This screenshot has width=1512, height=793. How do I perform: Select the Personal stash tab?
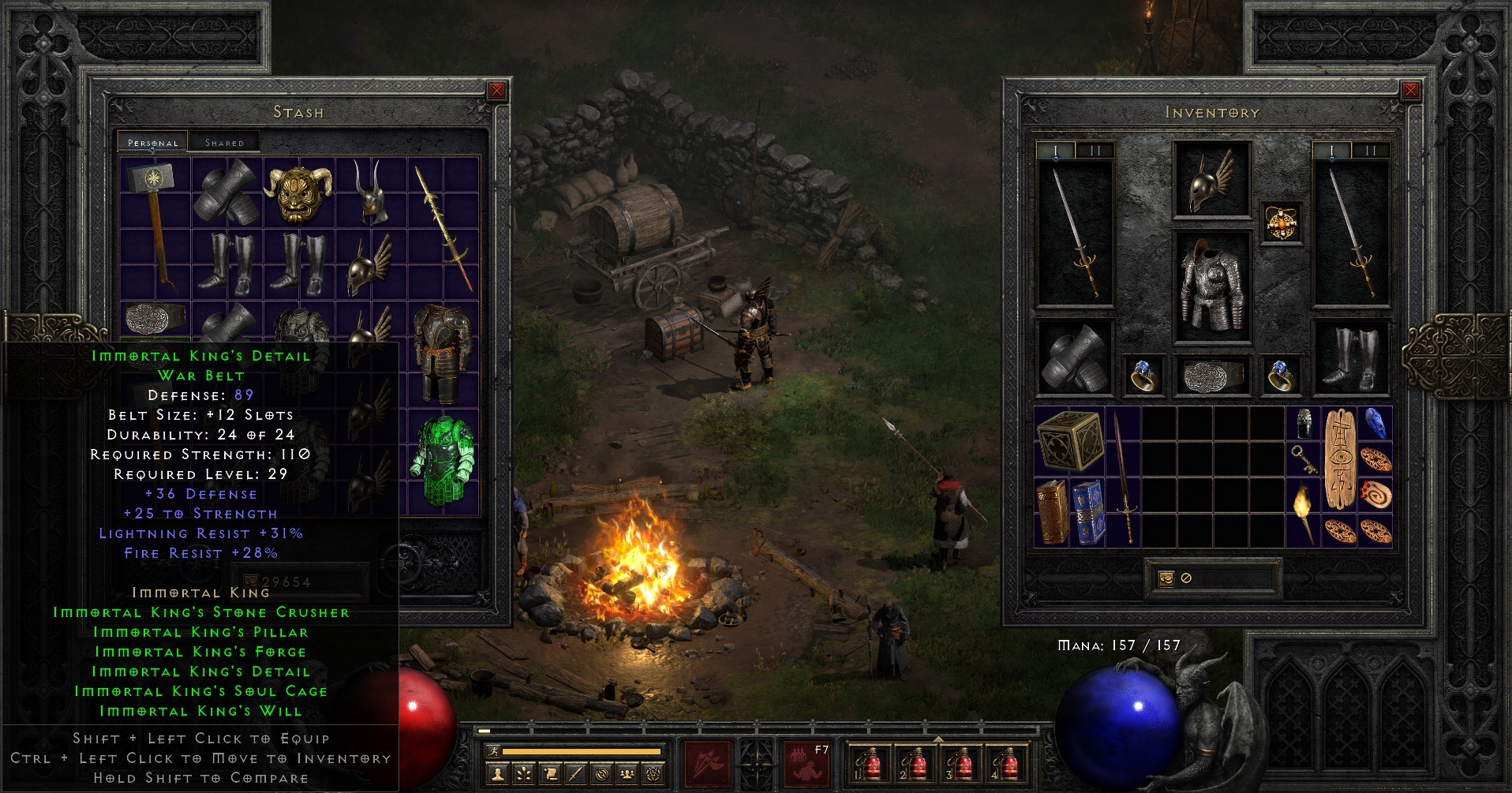[152, 143]
